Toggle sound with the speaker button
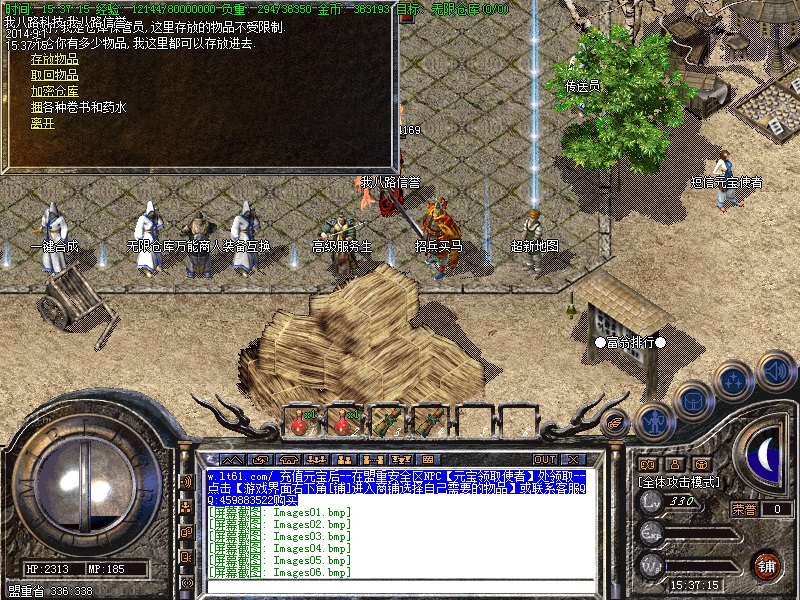 [x=775, y=371]
